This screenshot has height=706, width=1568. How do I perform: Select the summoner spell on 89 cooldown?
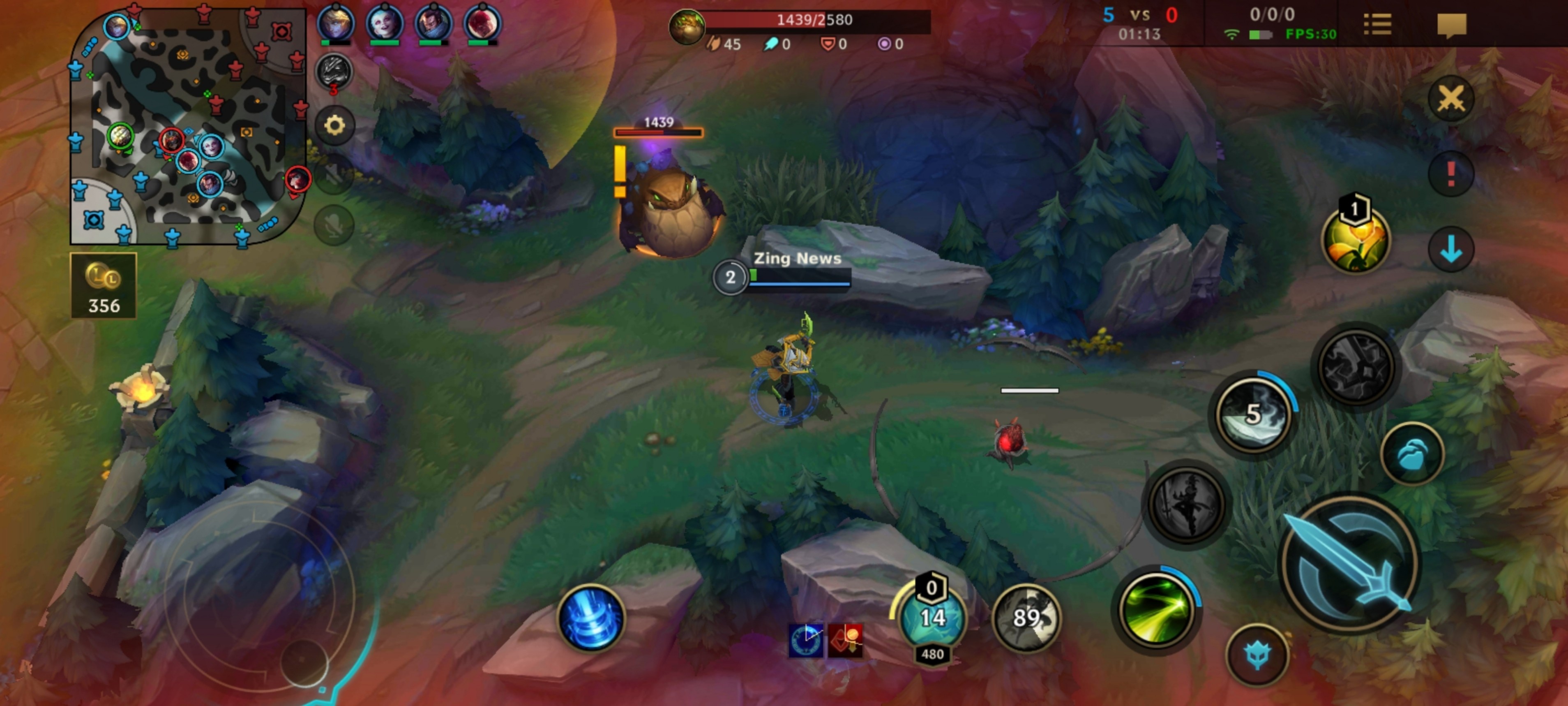pyautogui.click(x=1026, y=618)
